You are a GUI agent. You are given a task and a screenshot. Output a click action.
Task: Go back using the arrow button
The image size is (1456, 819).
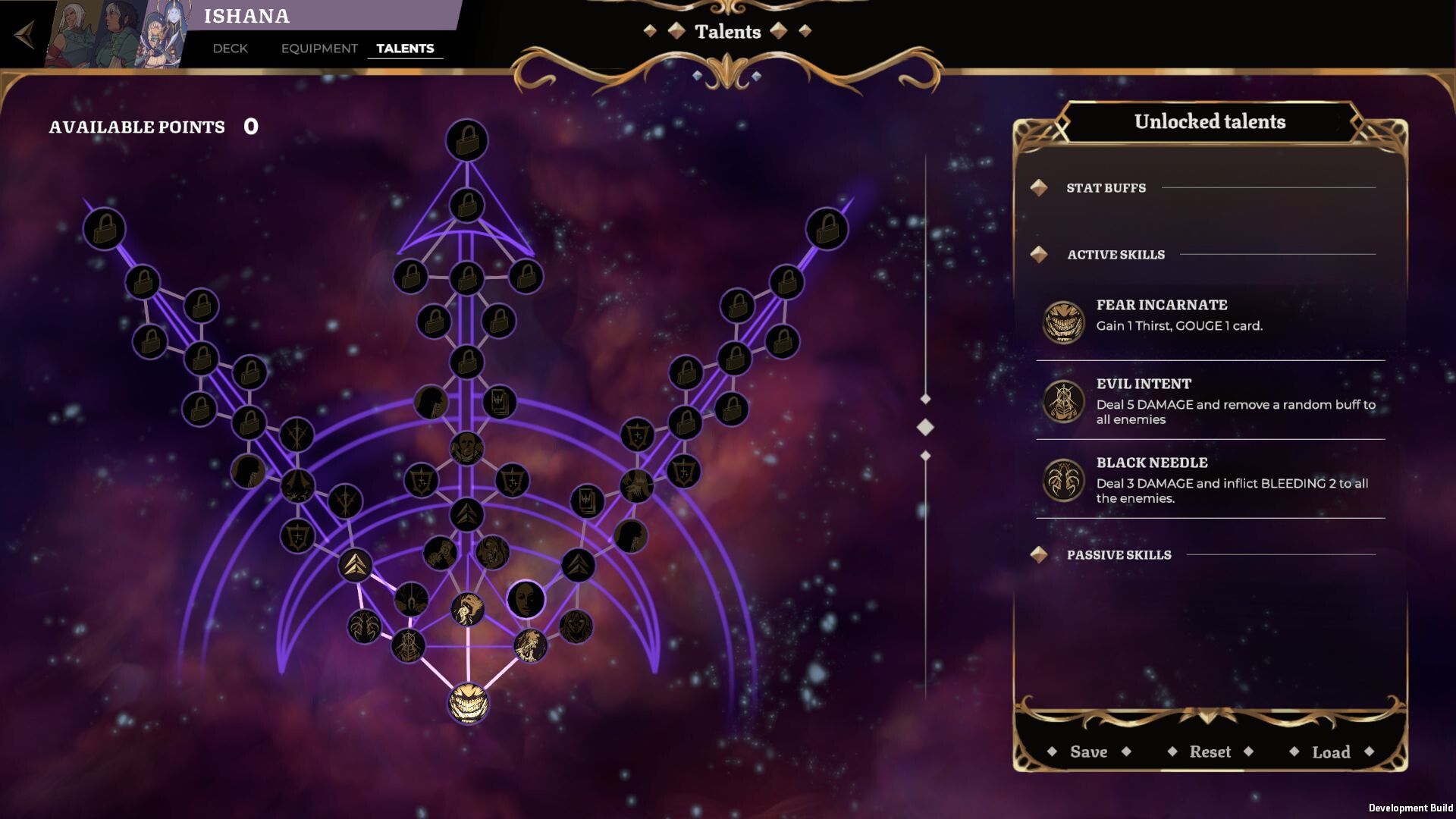pos(25,35)
